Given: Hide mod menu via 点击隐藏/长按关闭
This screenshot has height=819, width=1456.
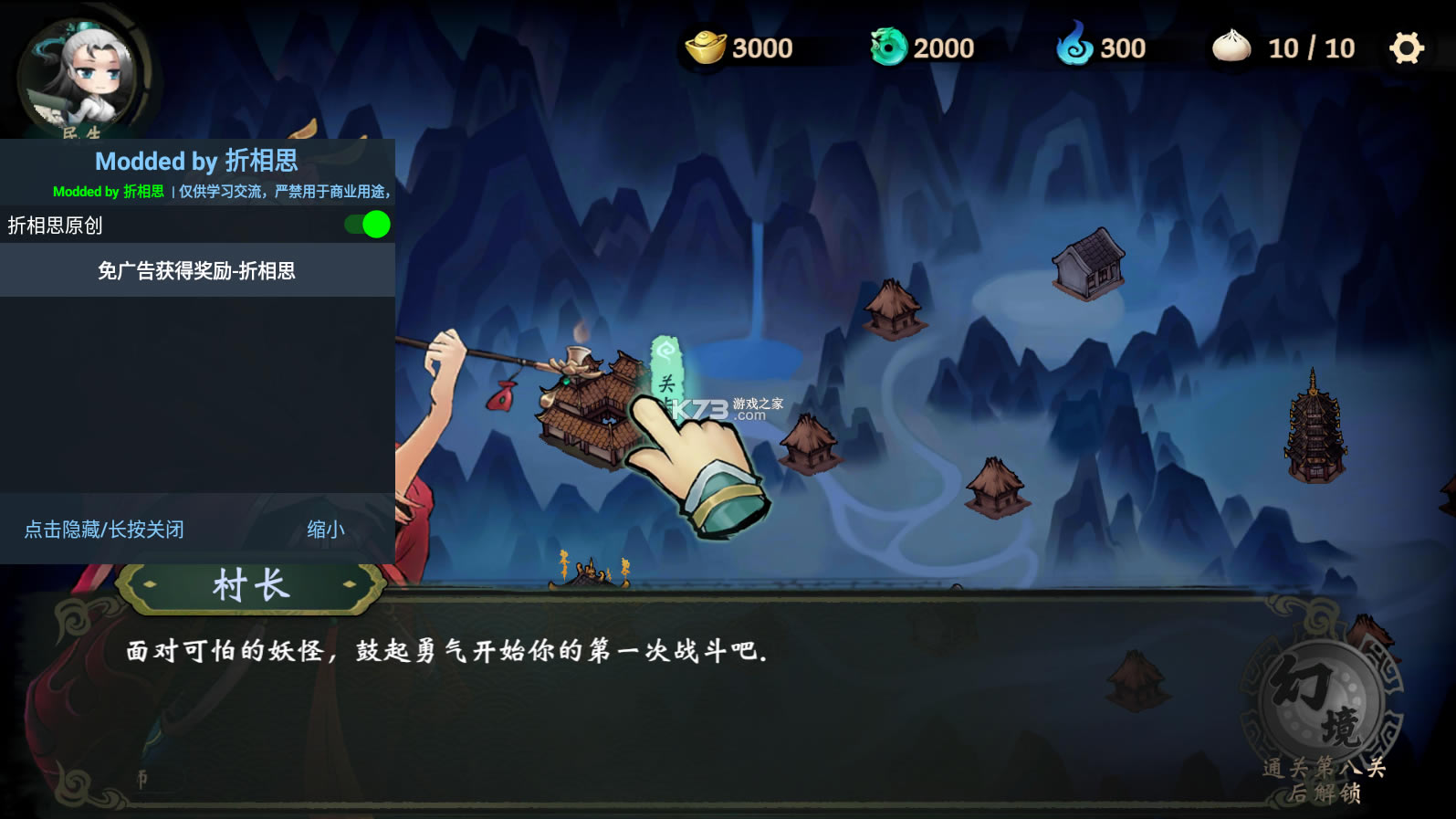Looking at the screenshot, I should point(104,530).
